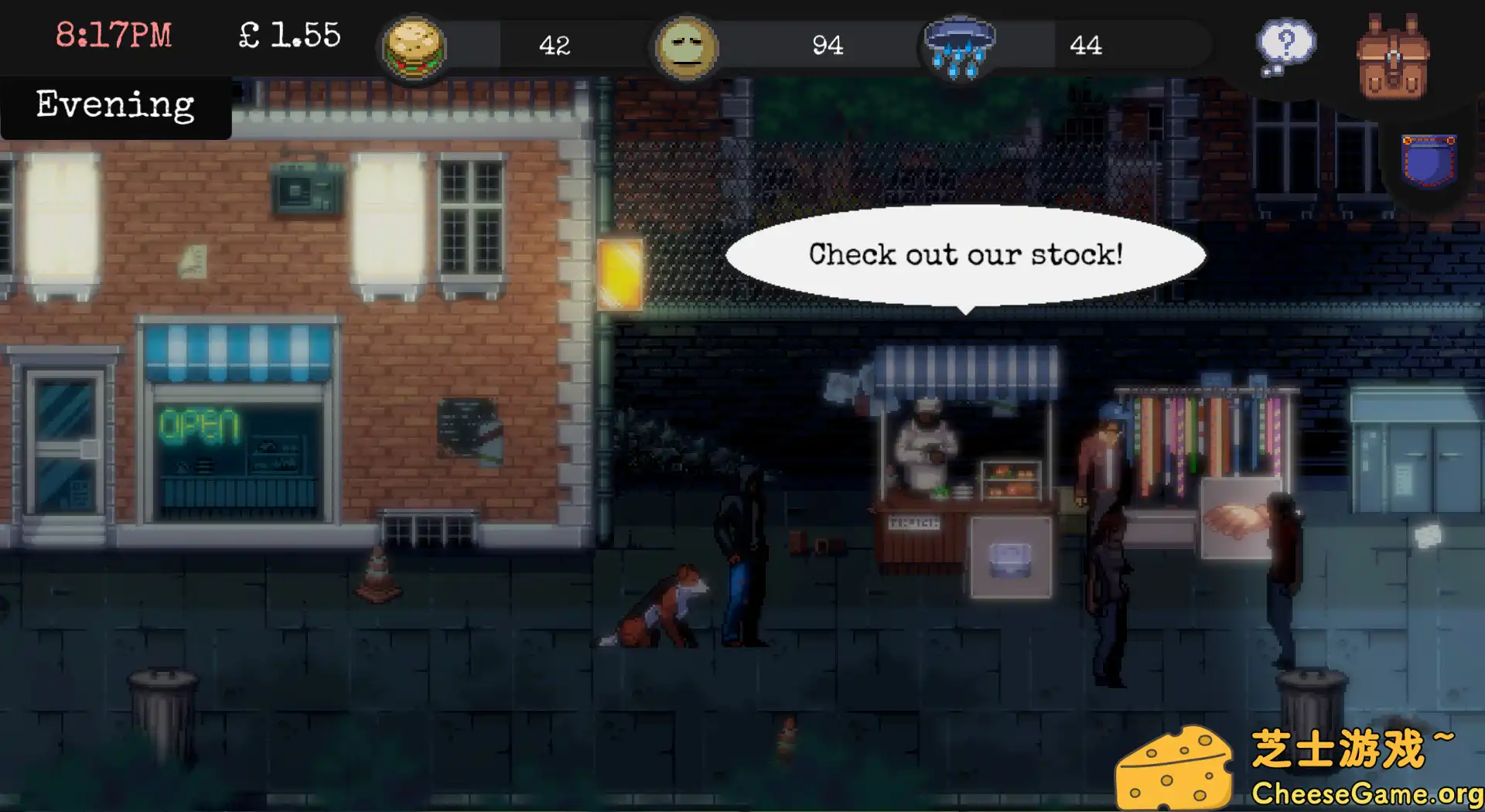The width and height of the screenshot is (1485, 812).
Task: Click the clock showing 8:17PM
Action: (114, 33)
